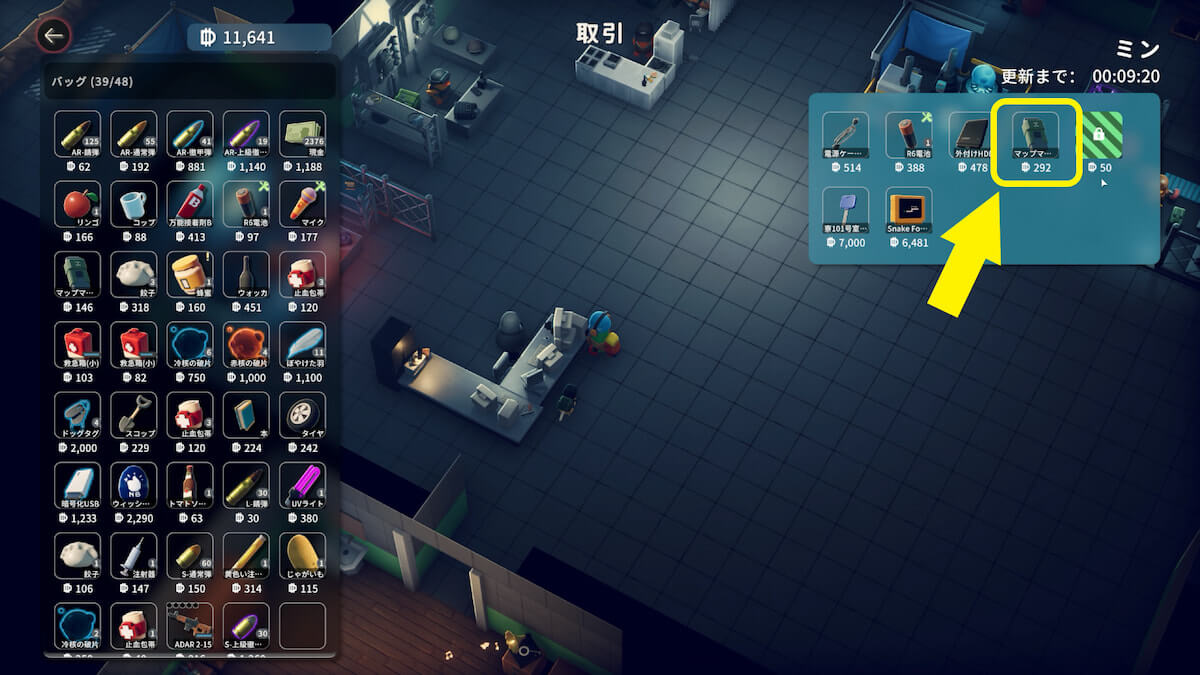The image size is (1200, 675).
Task: Choose the 万能接着剤B glue tube
Action: click(x=189, y=205)
